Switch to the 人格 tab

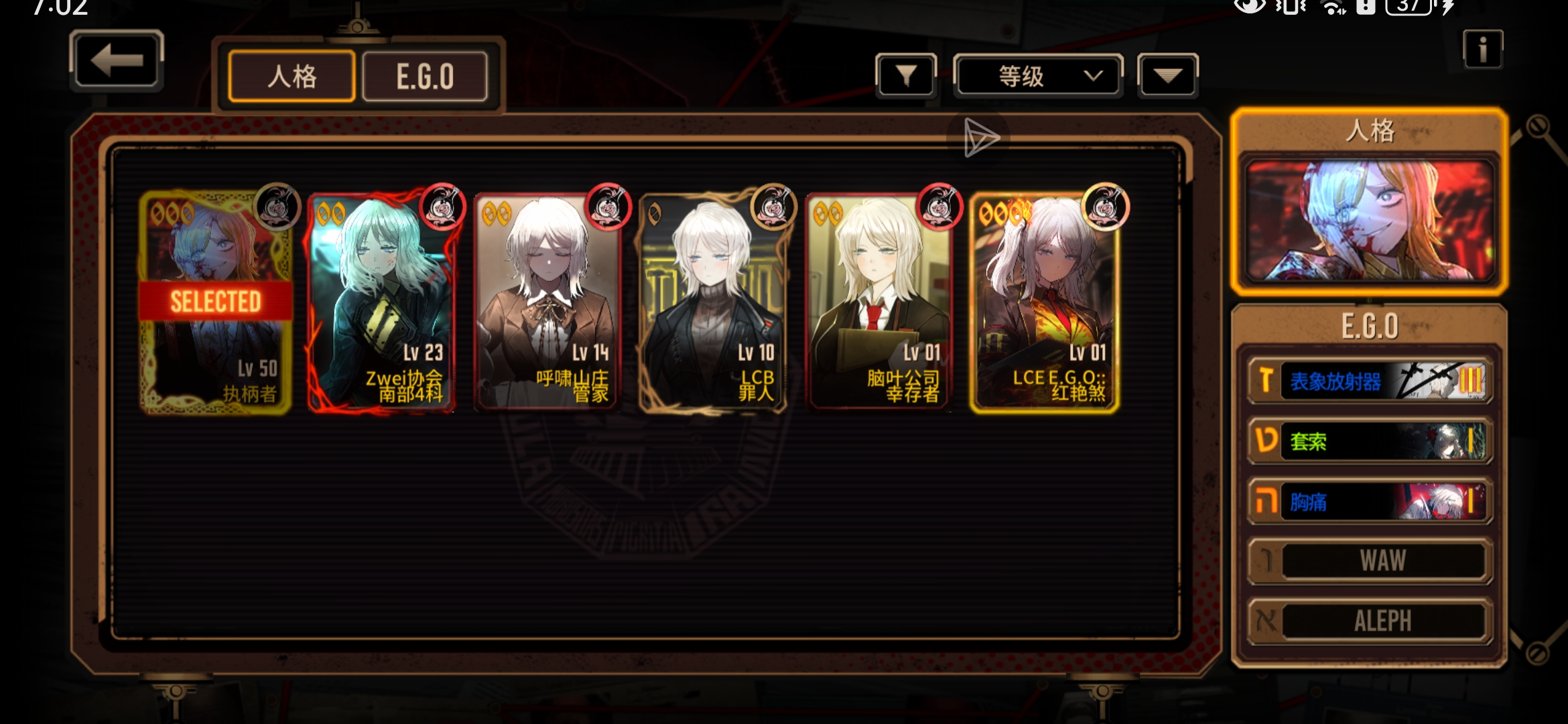click(291, 76)
